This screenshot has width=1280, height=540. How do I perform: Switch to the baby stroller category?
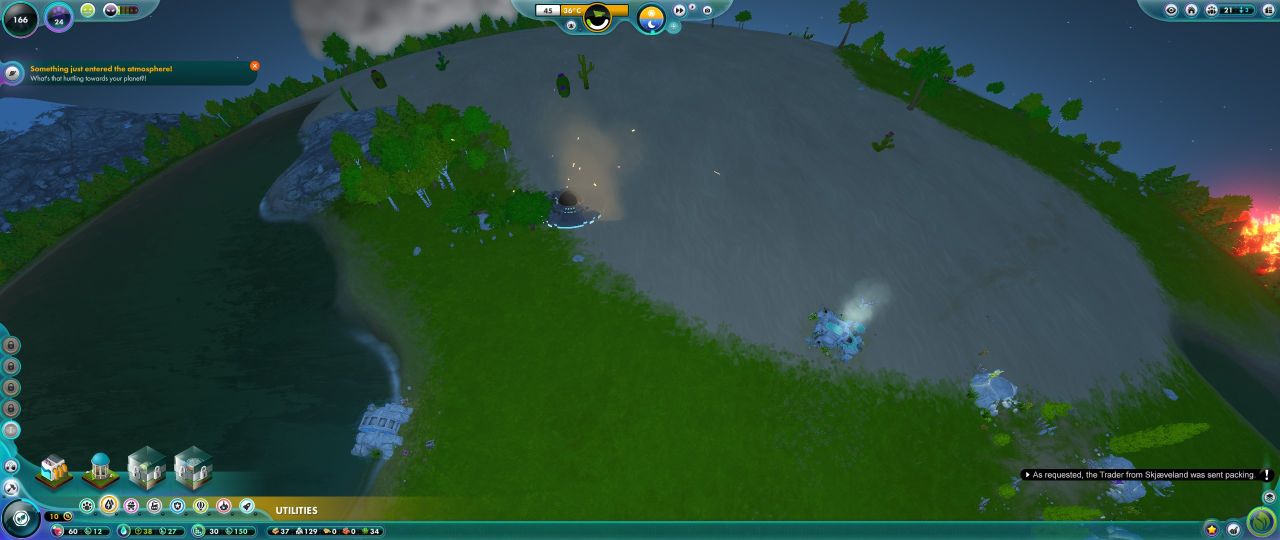click(x=132, y=506)
